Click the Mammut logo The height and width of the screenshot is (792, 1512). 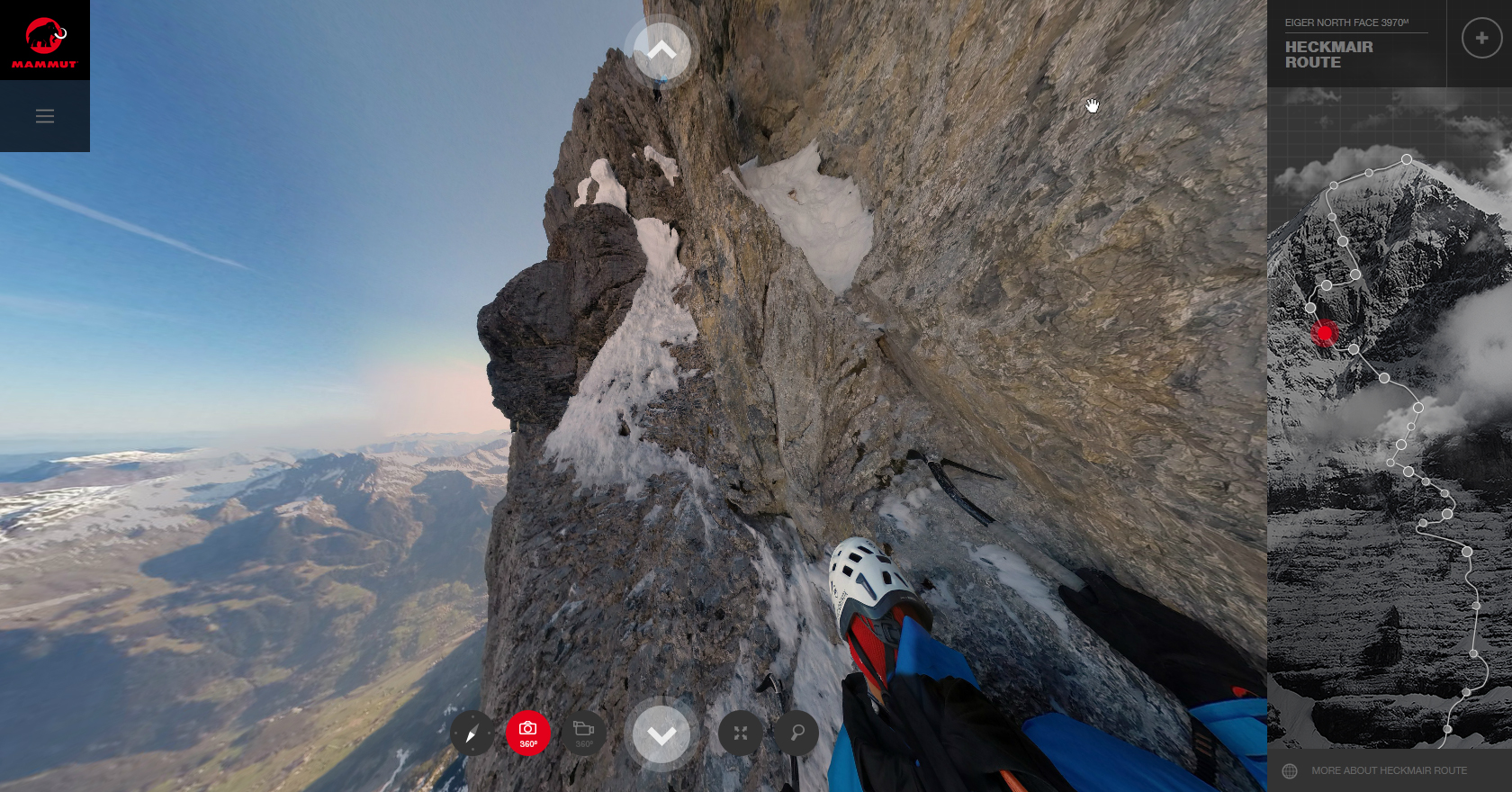tap(44, 40)
